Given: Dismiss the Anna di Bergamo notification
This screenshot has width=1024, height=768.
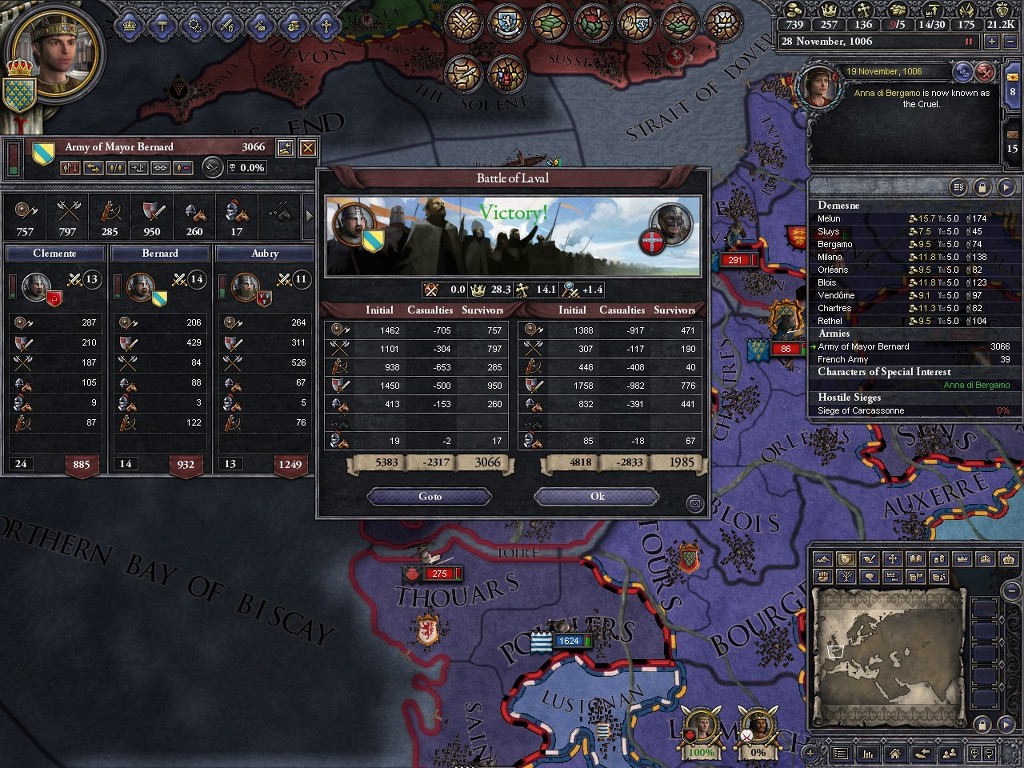Looking at the screenshot, I should [x=985, y=72].
